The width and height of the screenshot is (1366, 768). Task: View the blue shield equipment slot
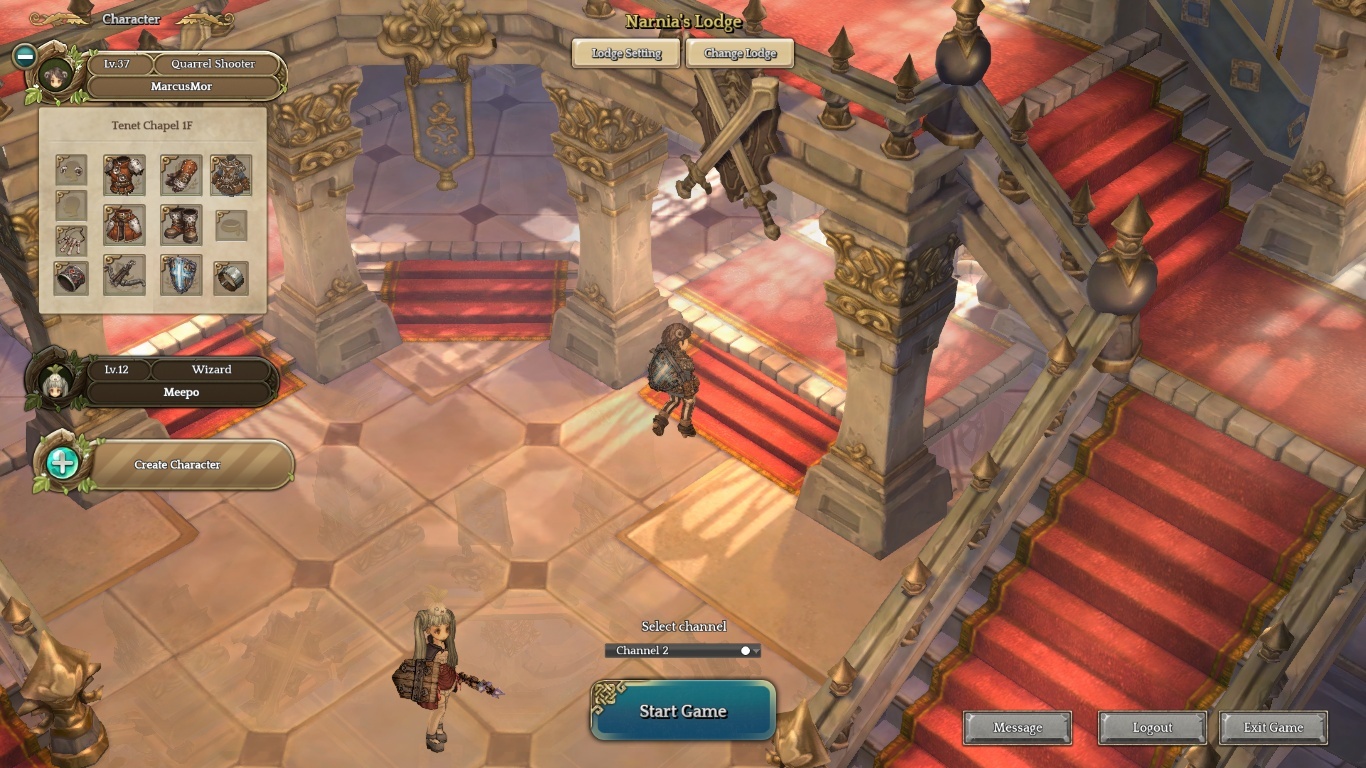tap(181, 276)
